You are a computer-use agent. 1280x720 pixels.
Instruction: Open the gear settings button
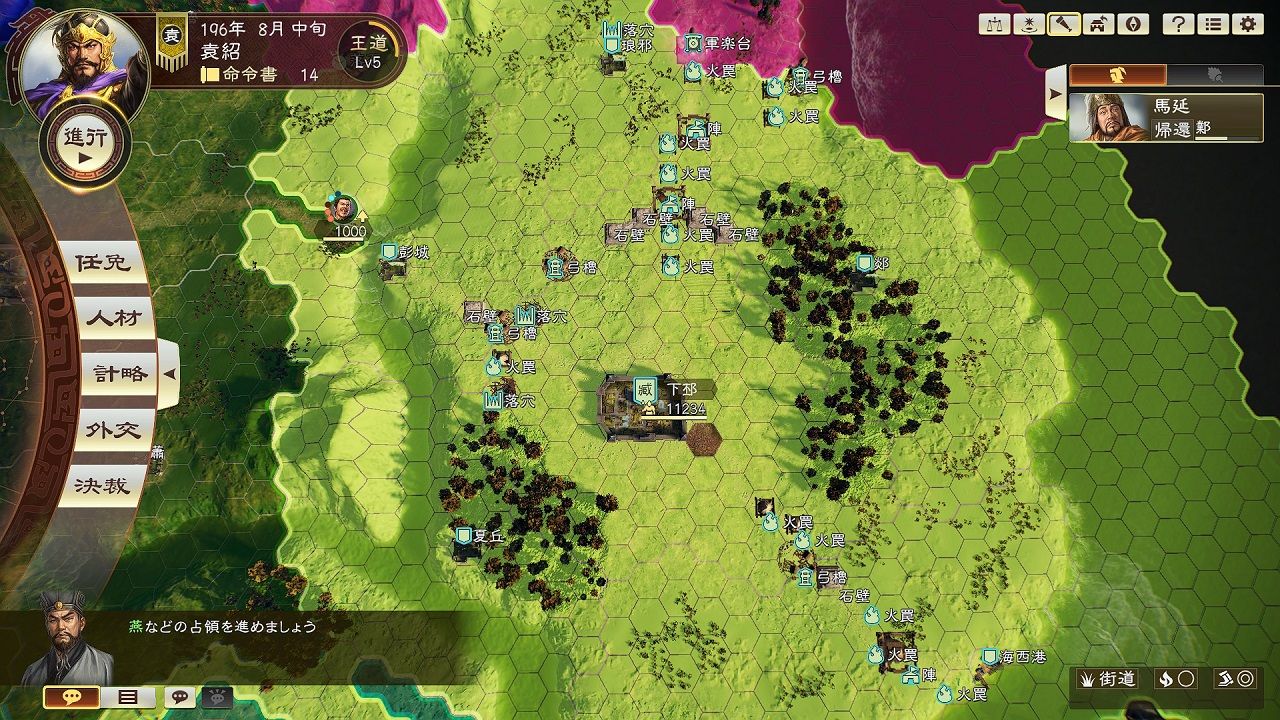click(1247, 24)
